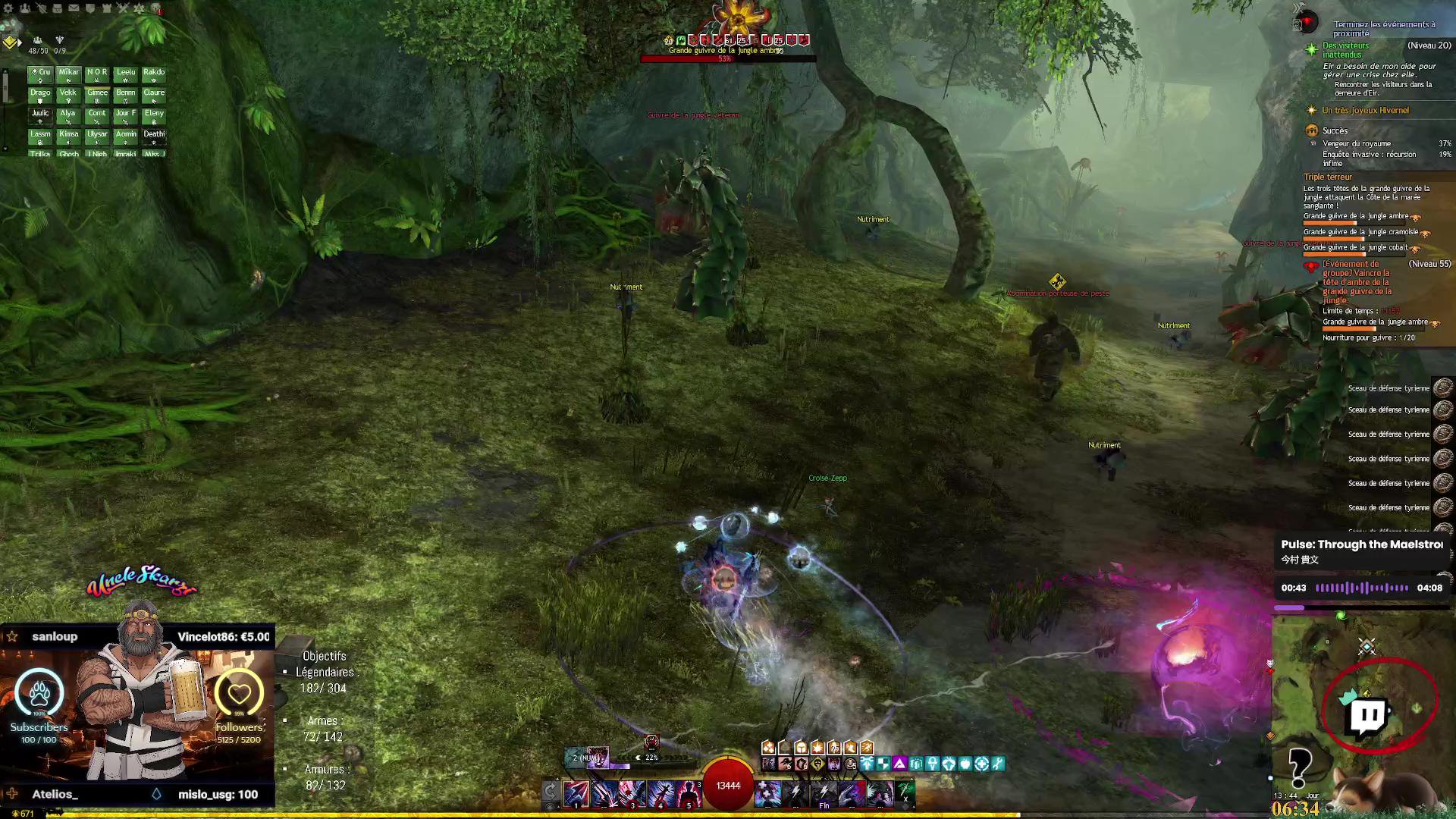Image resolution: width=1456 pixels, height=819 pixels.
Task: Activate the green mount skill slot
Action: 906,792
